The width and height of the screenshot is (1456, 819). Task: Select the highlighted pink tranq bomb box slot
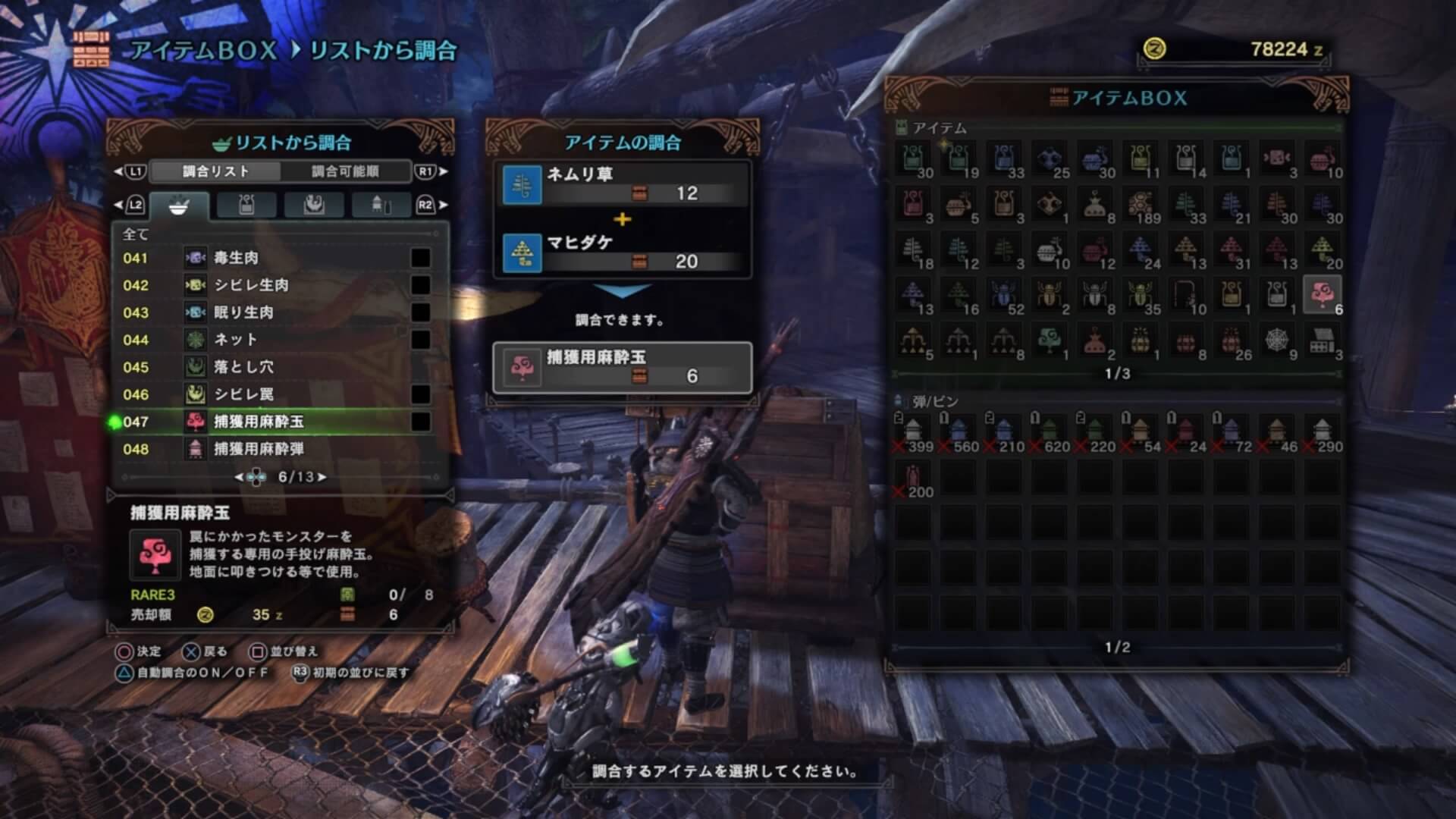pos(1322,295)
